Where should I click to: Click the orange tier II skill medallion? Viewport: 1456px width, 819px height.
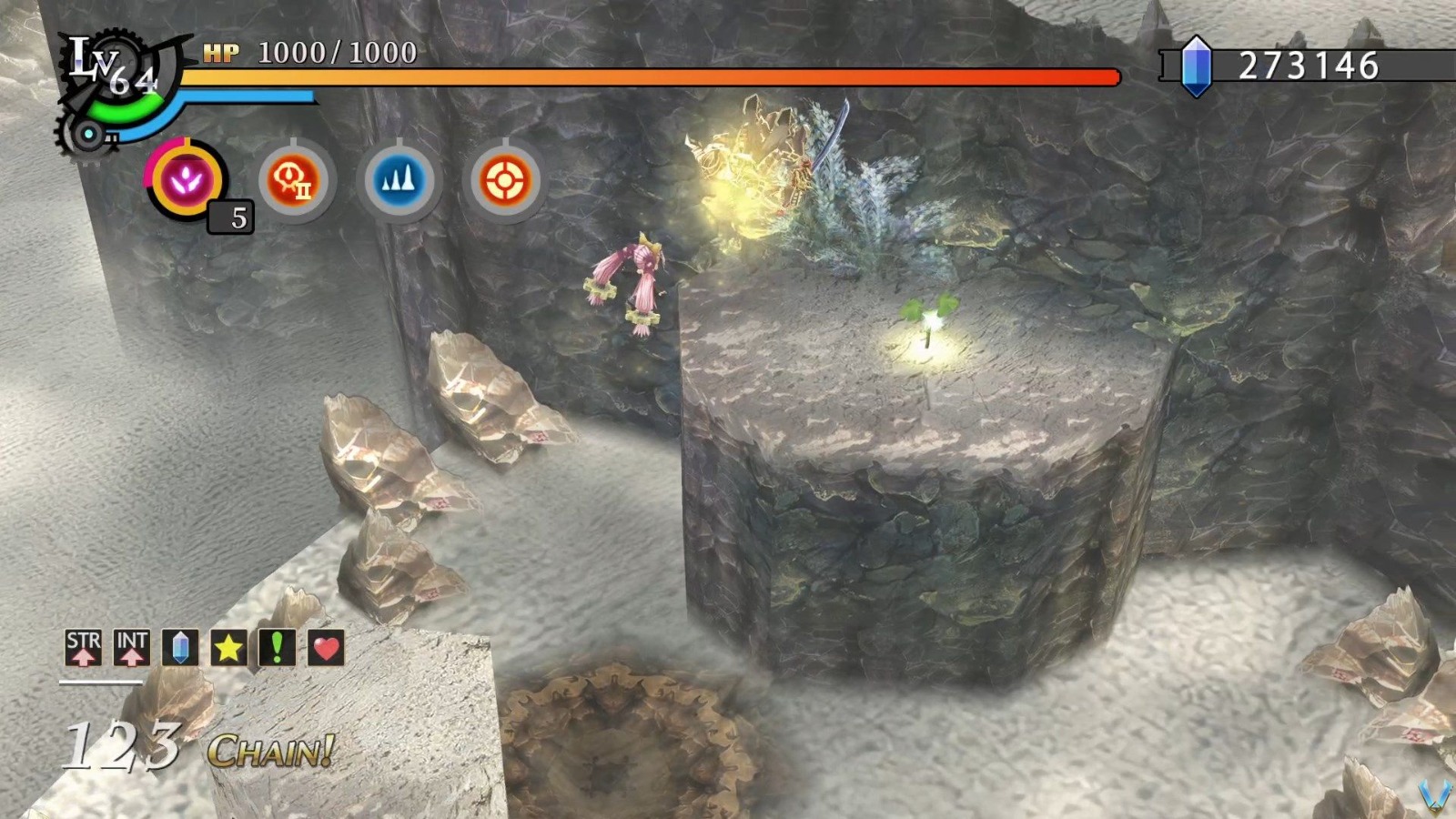tap(291, 179)
